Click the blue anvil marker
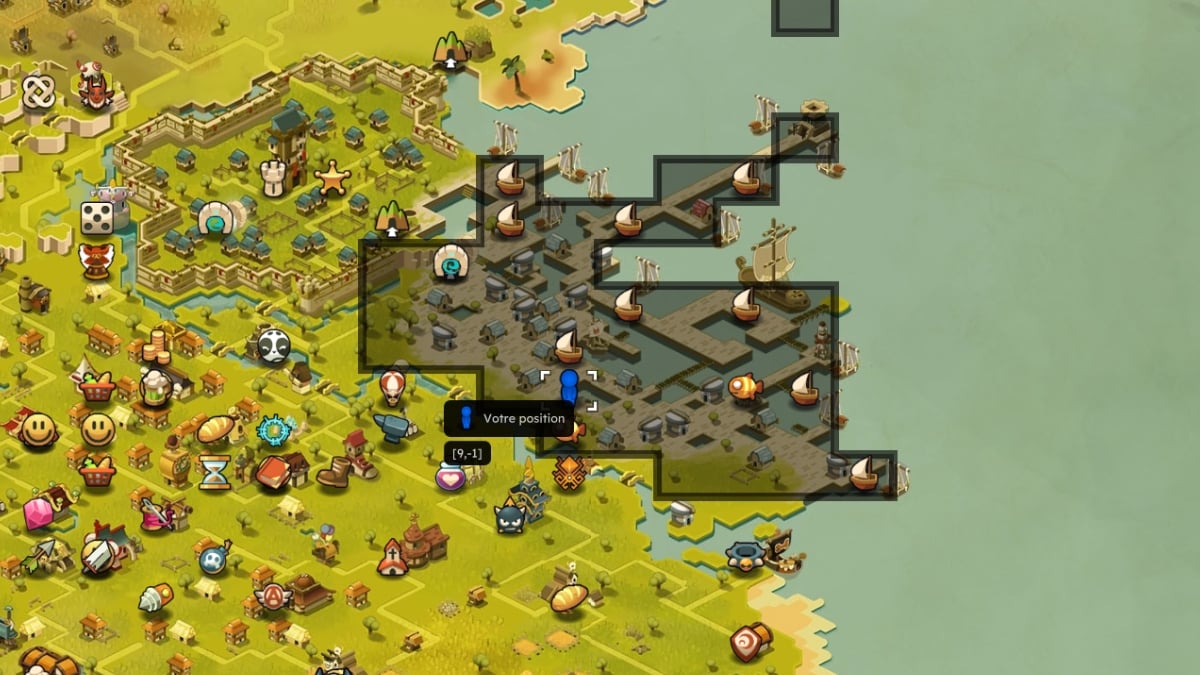Screen dimensions: 1200x675 tap(392, 427)
